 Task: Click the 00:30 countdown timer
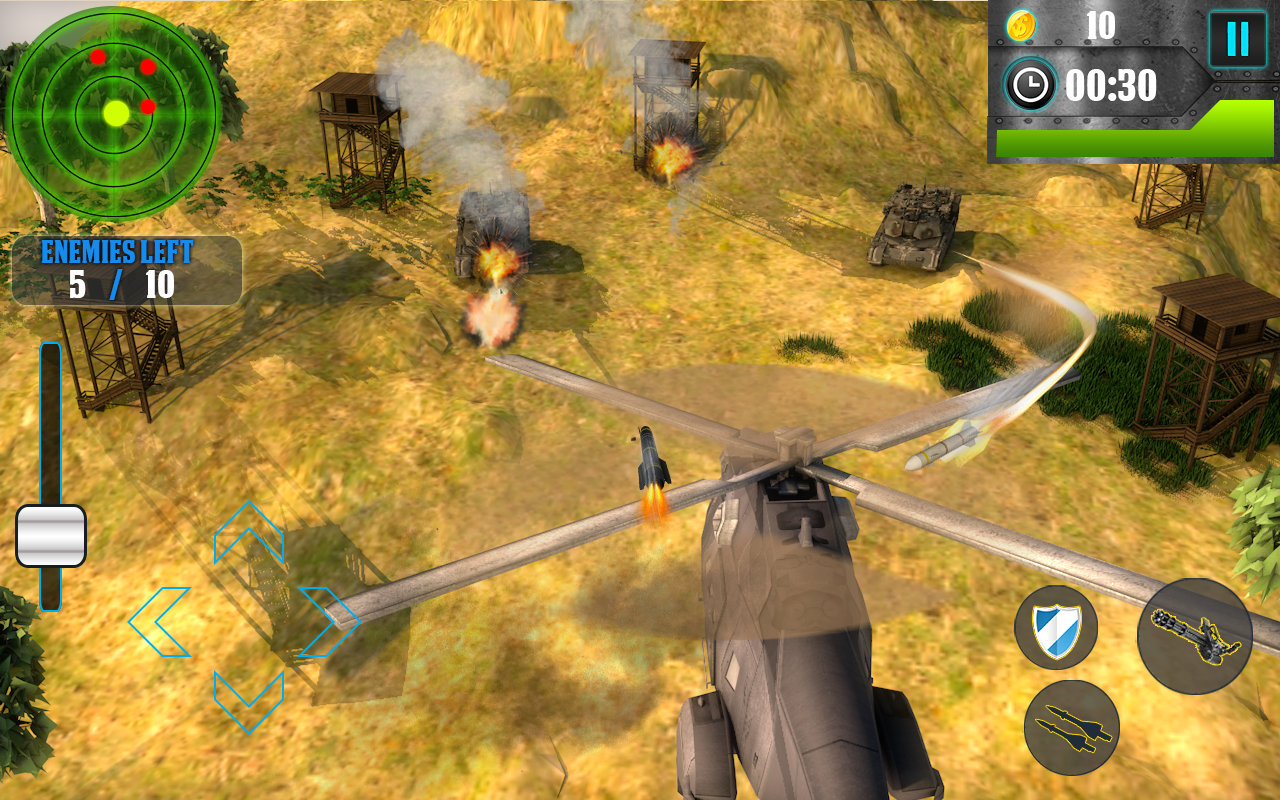[1110, 87]
